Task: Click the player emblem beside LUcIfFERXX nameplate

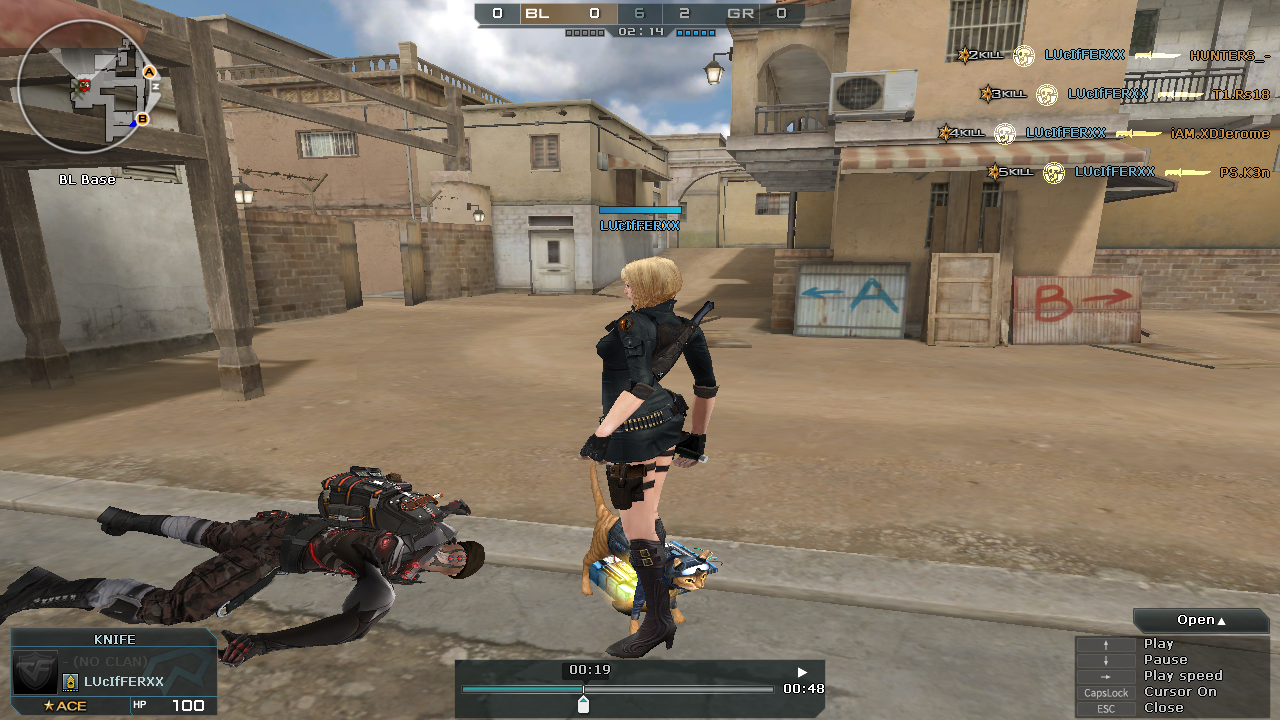Action: (71, 682)
